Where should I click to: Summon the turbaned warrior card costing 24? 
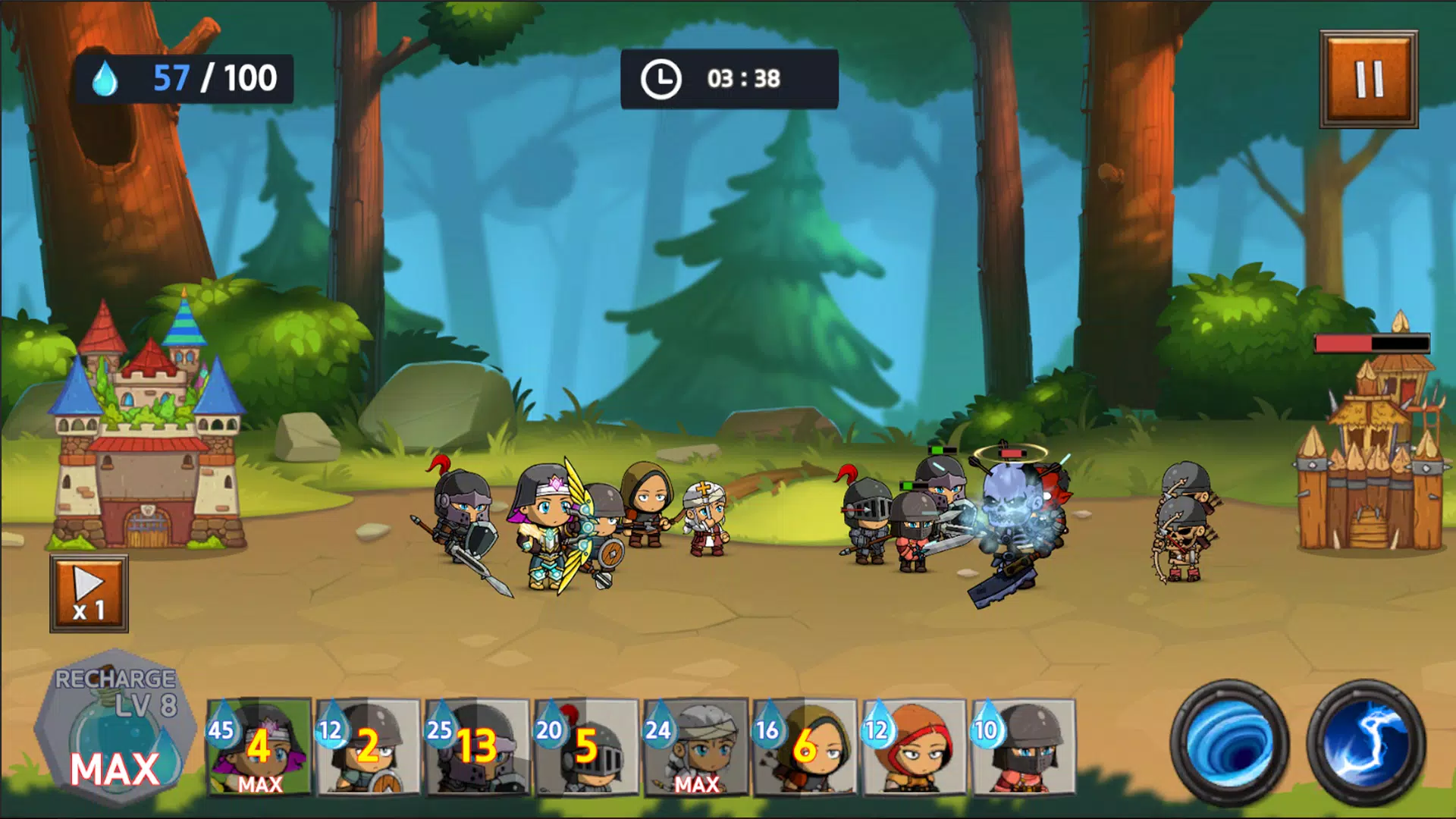click(696, 747)
